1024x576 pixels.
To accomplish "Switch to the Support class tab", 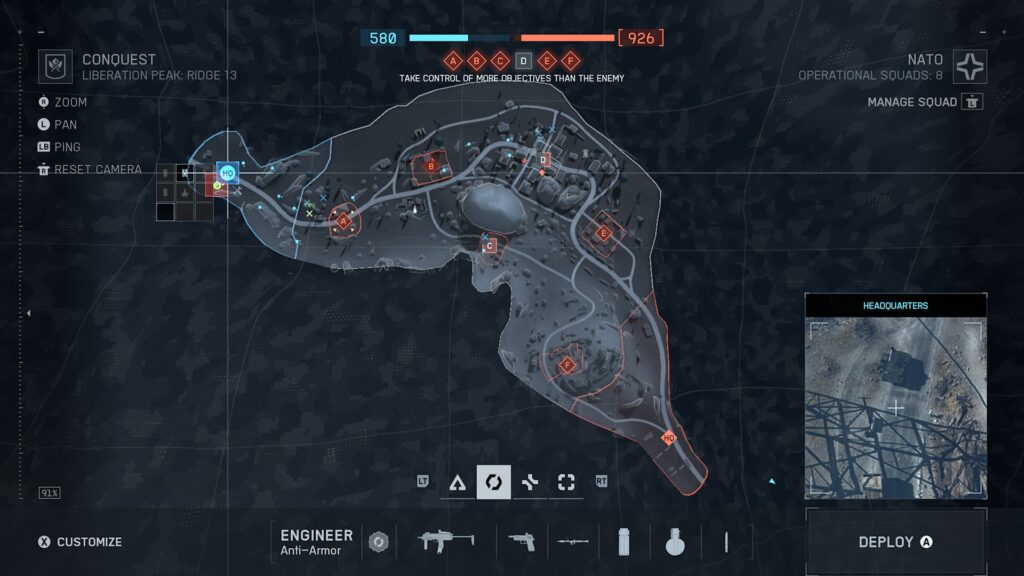I will tap(530, 482).
